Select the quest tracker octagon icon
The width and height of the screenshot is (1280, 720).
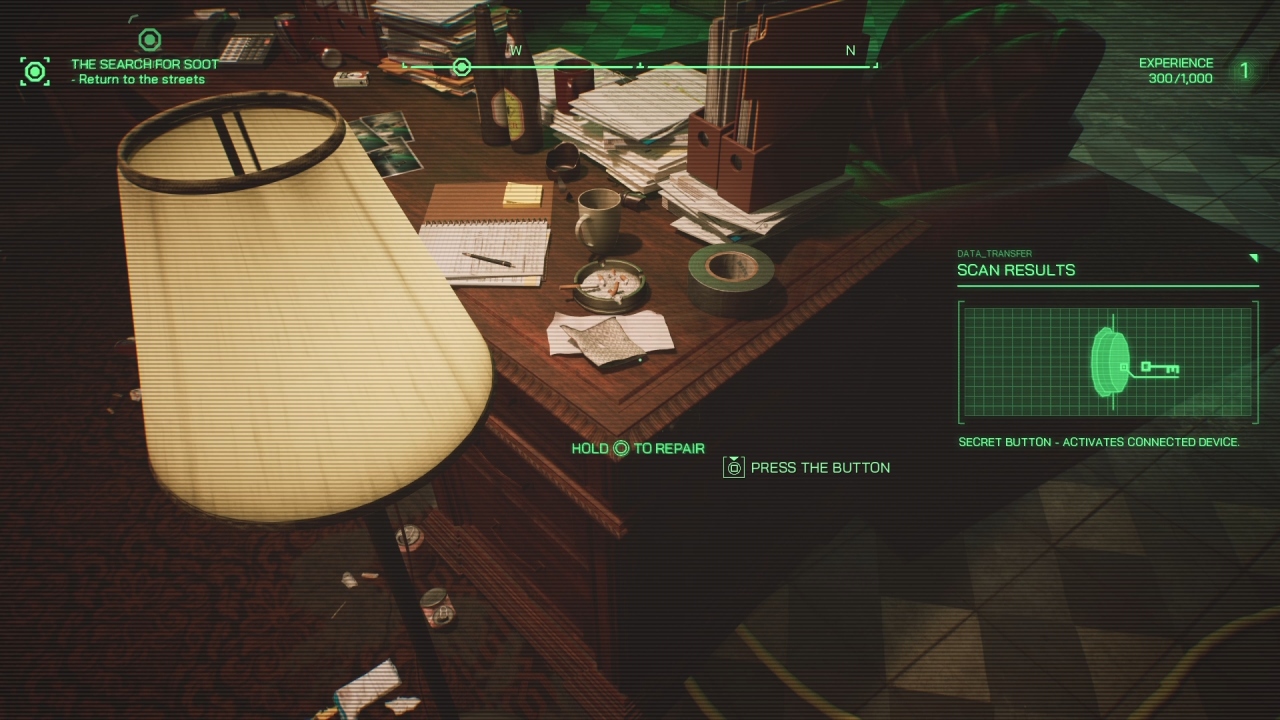35,70
